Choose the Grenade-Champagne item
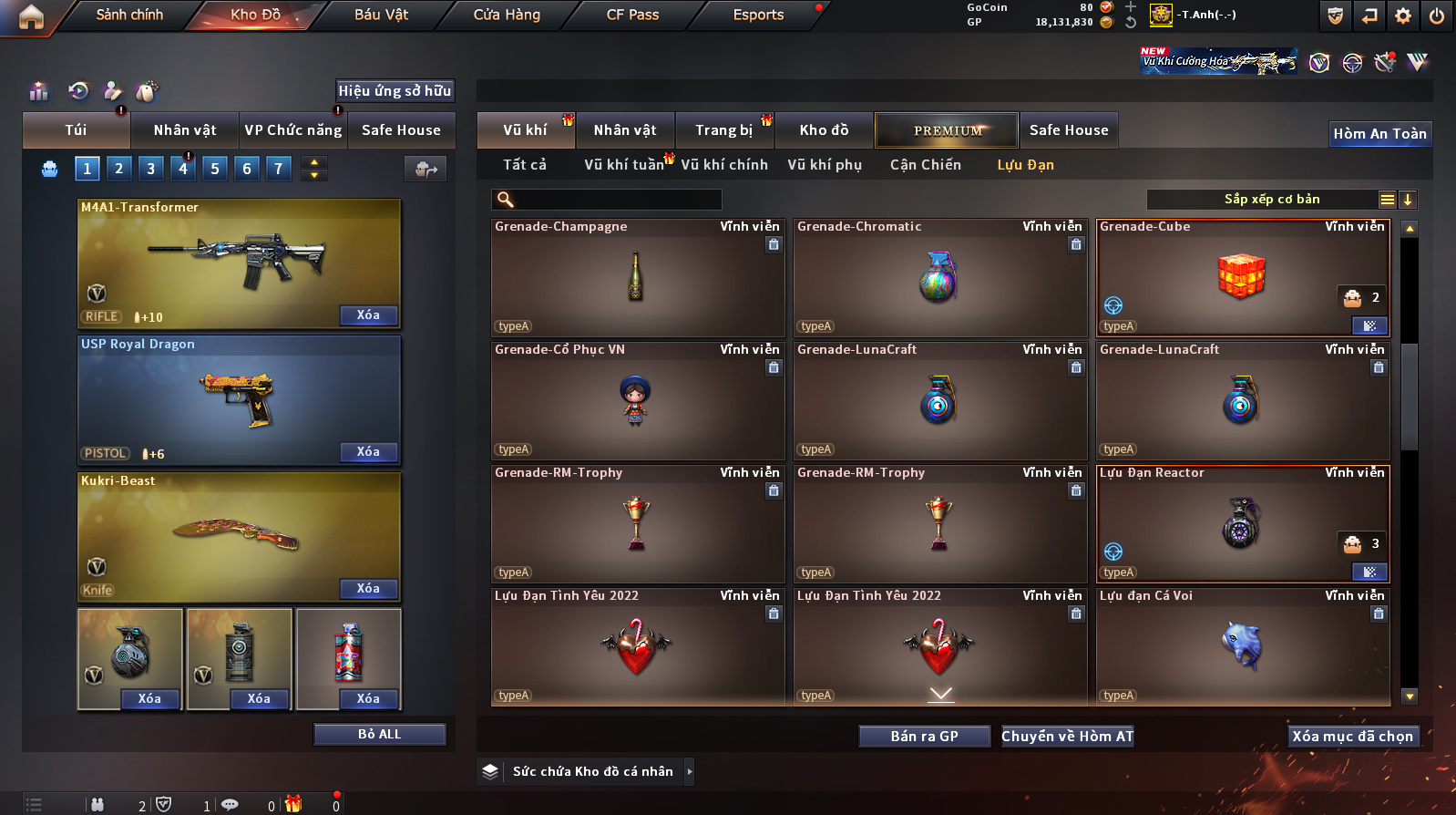1456x815 pixels. [x=637, y=277]
